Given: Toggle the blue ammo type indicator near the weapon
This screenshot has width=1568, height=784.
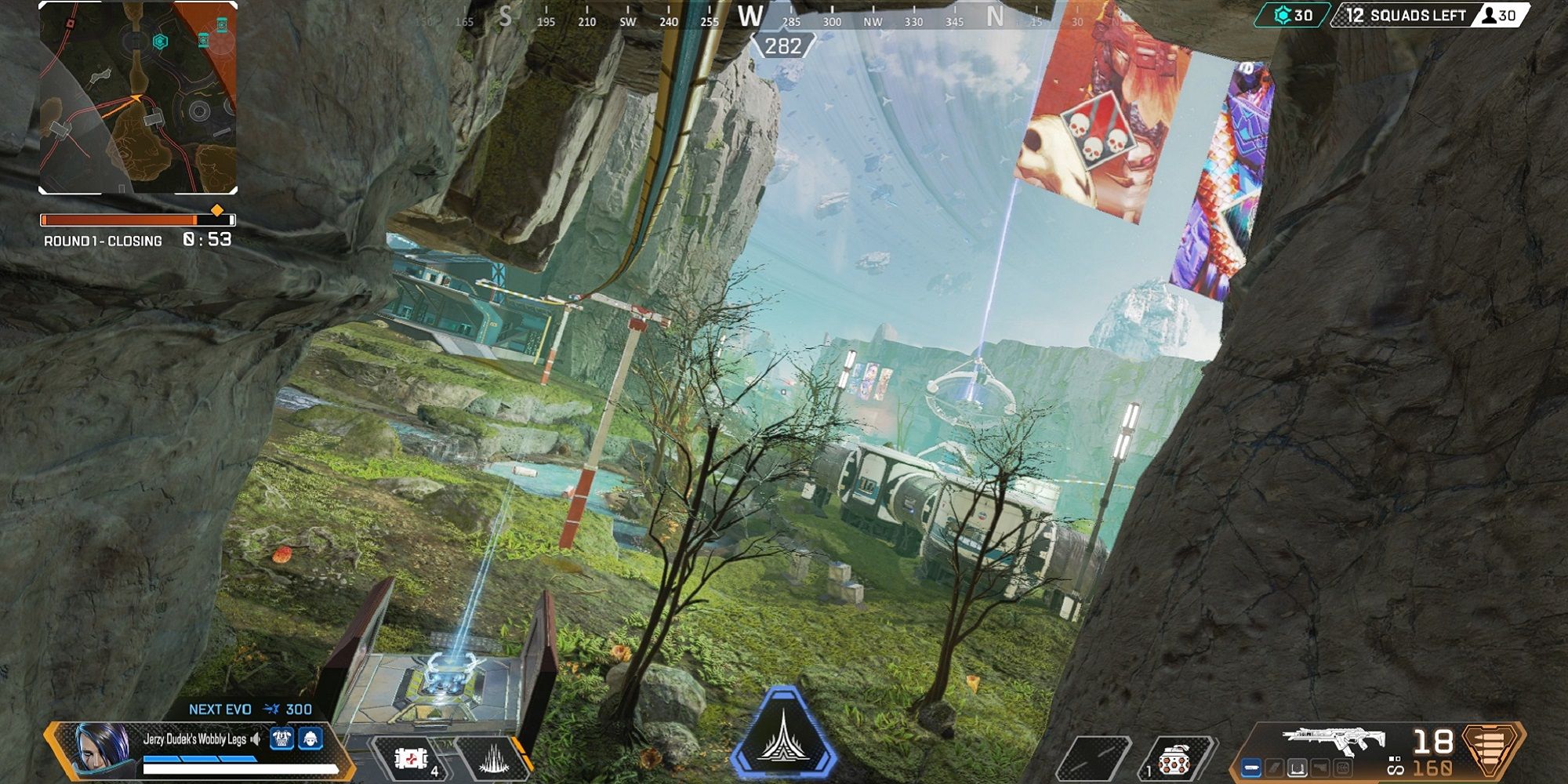Looking at the screenshot, I should [x=1251, y=768].
